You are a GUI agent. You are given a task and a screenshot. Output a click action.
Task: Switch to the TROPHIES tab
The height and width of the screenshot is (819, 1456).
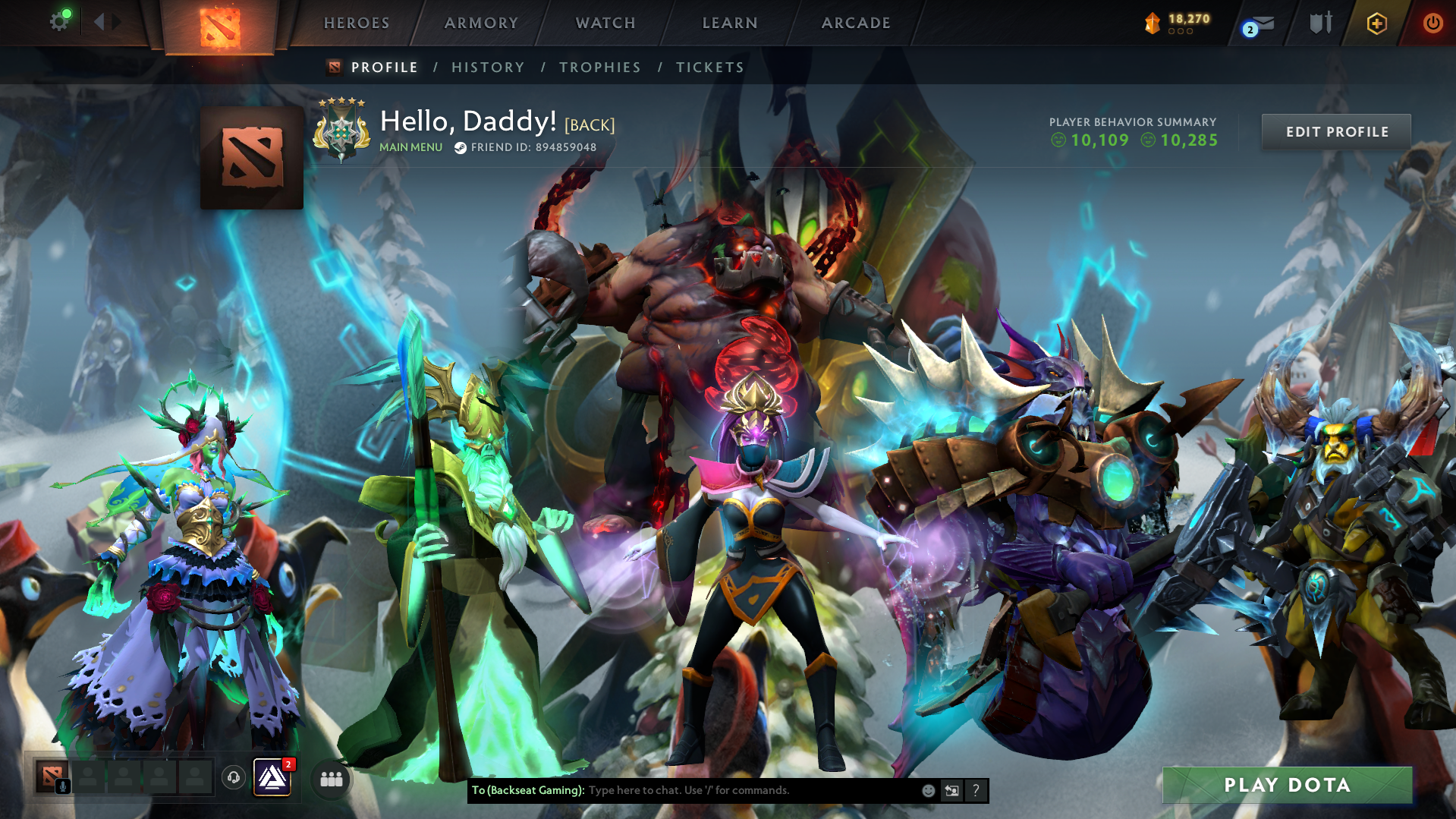coord(599,68)
